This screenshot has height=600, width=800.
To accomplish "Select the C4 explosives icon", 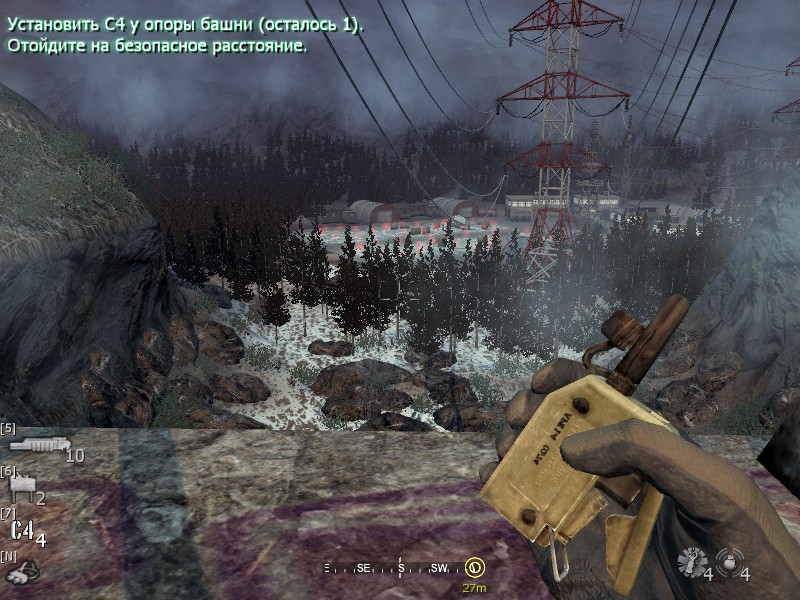I will (x=22, y=531).
